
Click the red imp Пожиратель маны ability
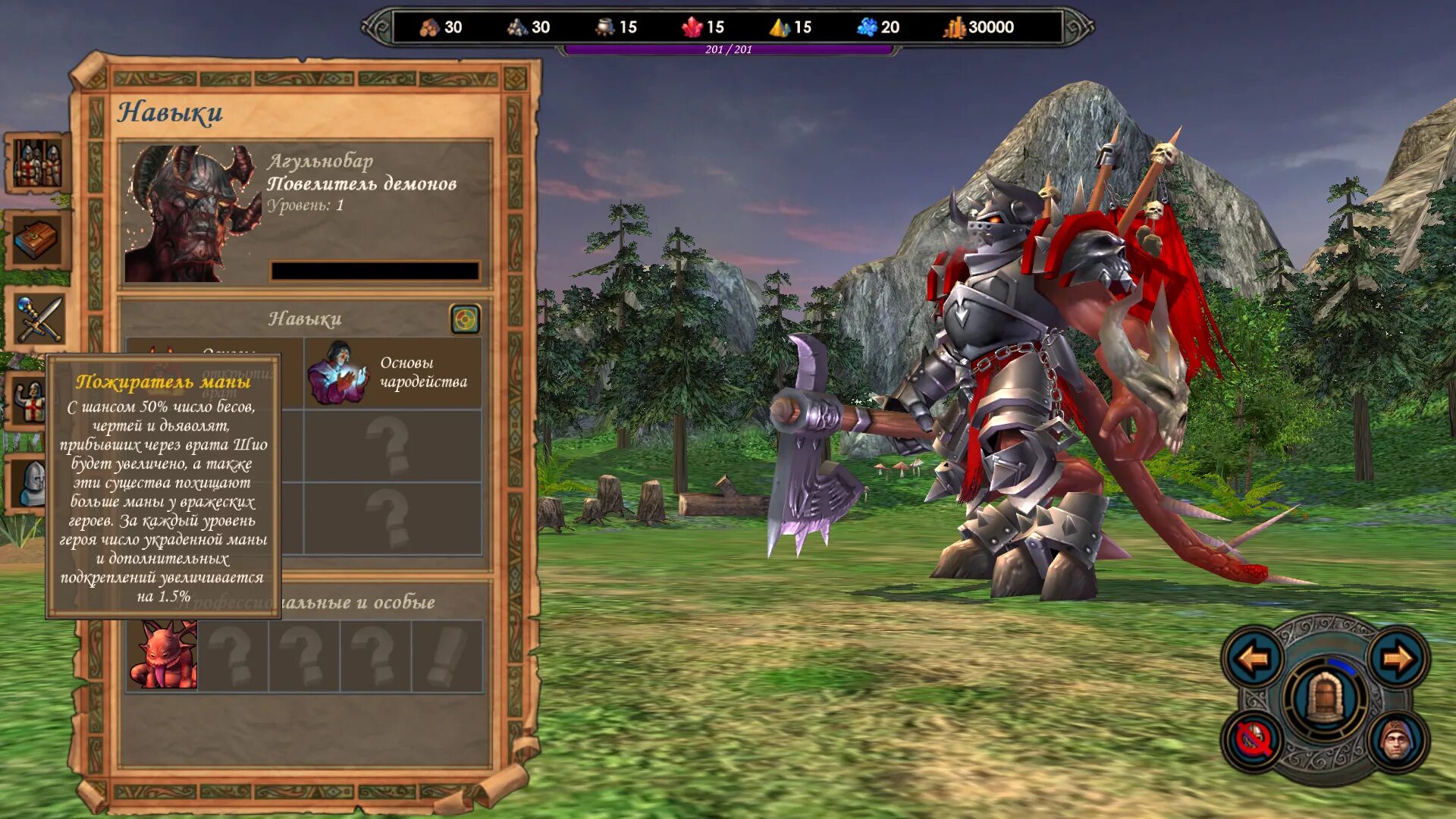click(x=163, y=654)
